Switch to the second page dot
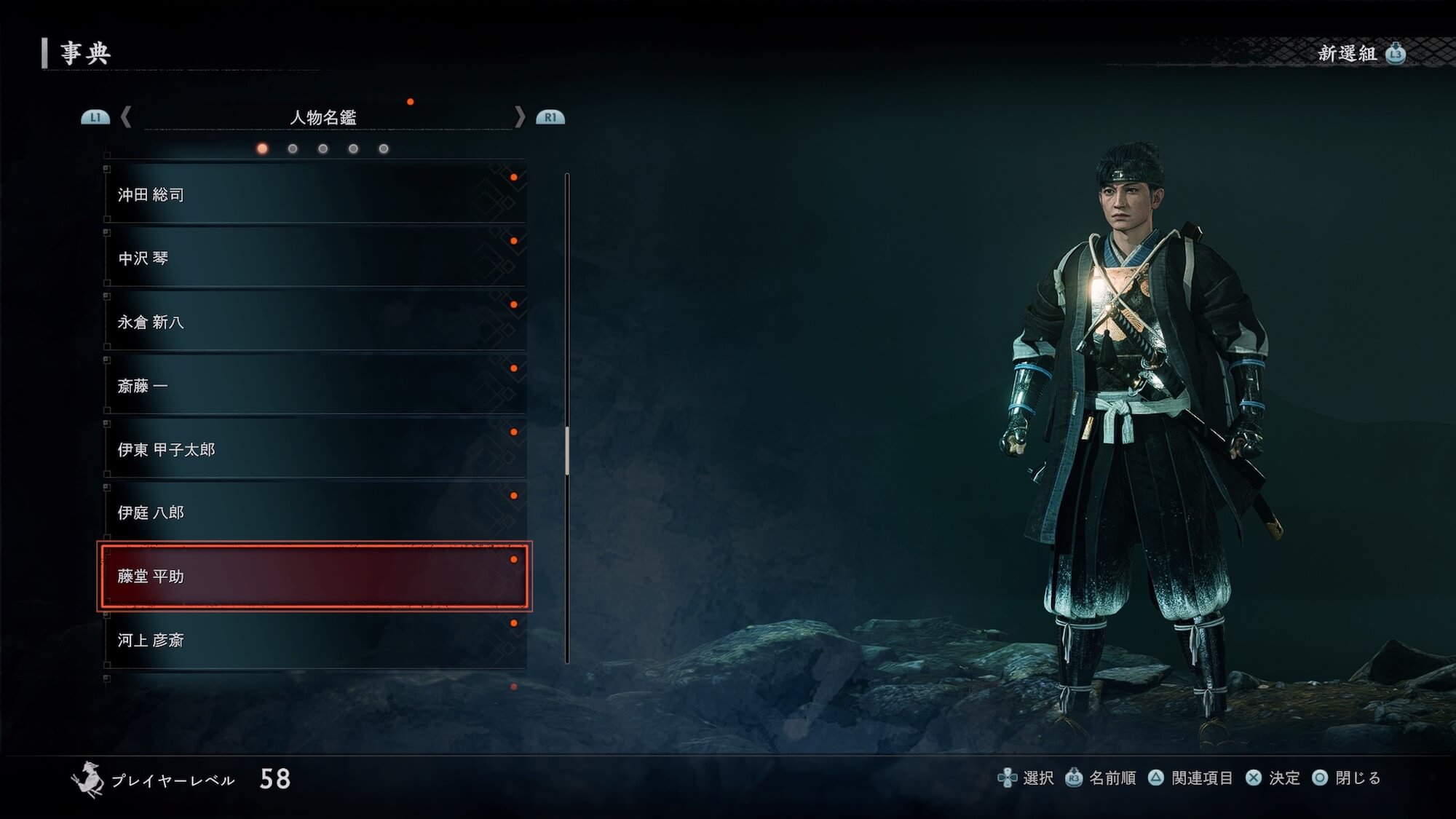The width and height of the screenshot is (1456, 819). point(293,149)
